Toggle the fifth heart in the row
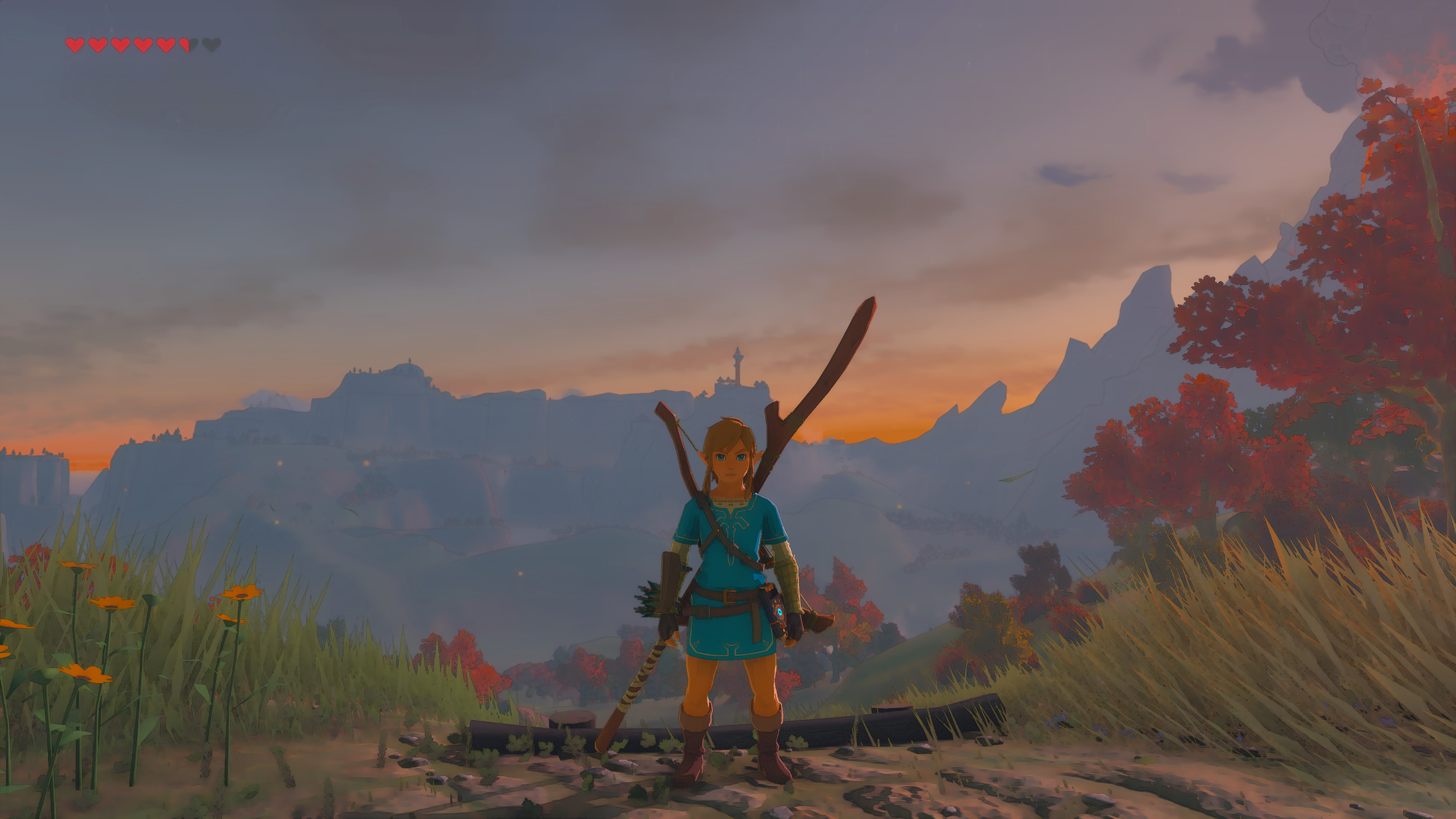This screenshot has height=819, width=1456. (167, 45)
